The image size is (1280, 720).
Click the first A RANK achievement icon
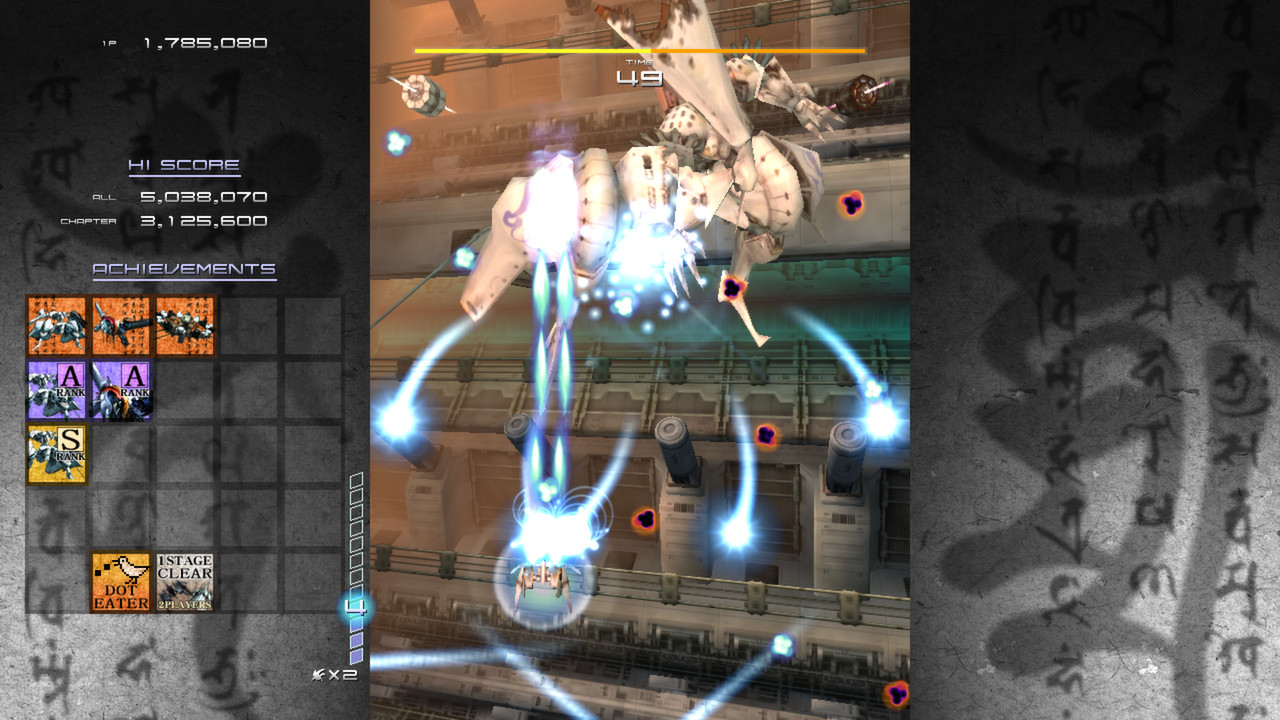tap(57, 390)
